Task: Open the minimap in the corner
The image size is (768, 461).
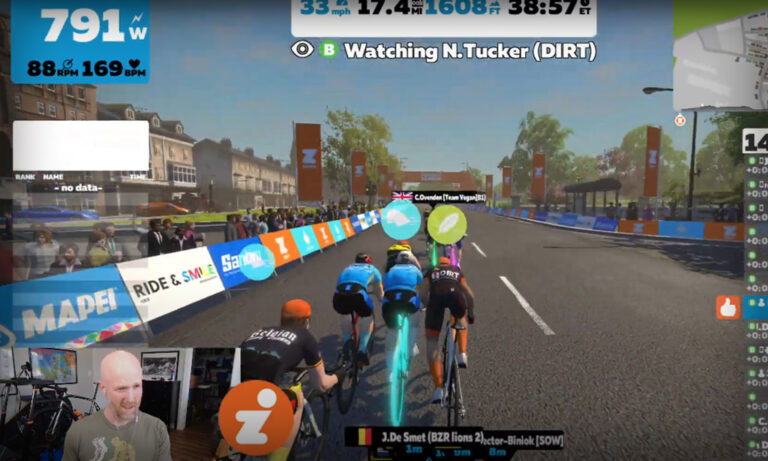Action: (720, 58)
